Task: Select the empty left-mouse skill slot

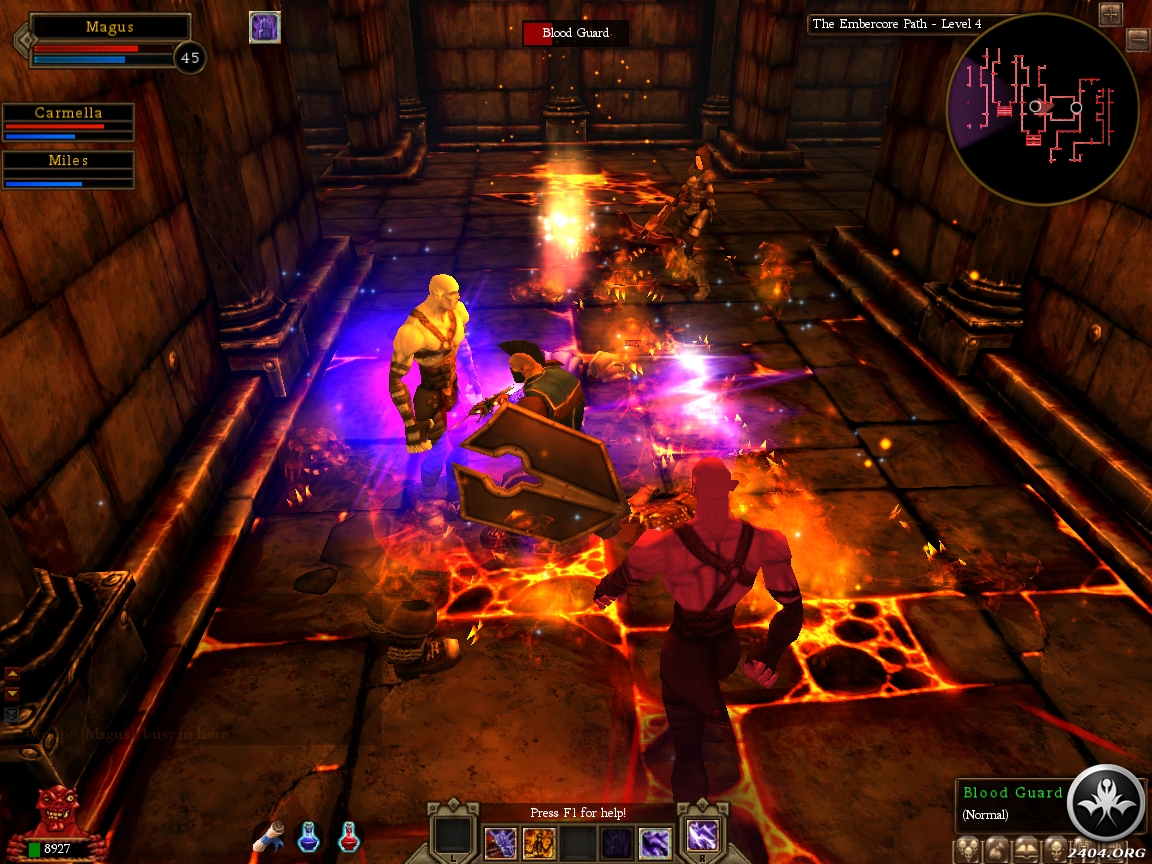Action: 452,840
